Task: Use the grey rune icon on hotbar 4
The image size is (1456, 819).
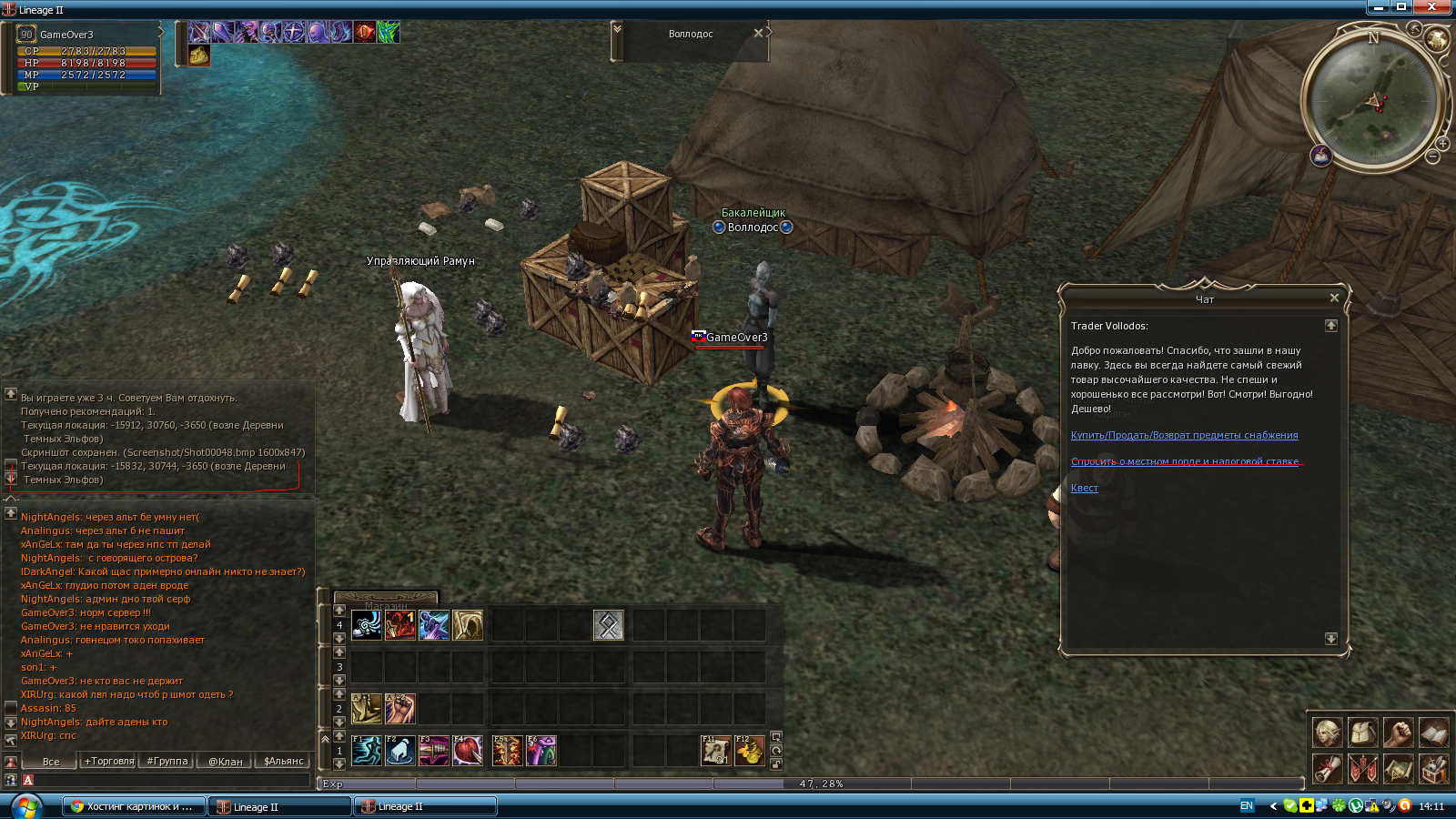Action: 608,625
